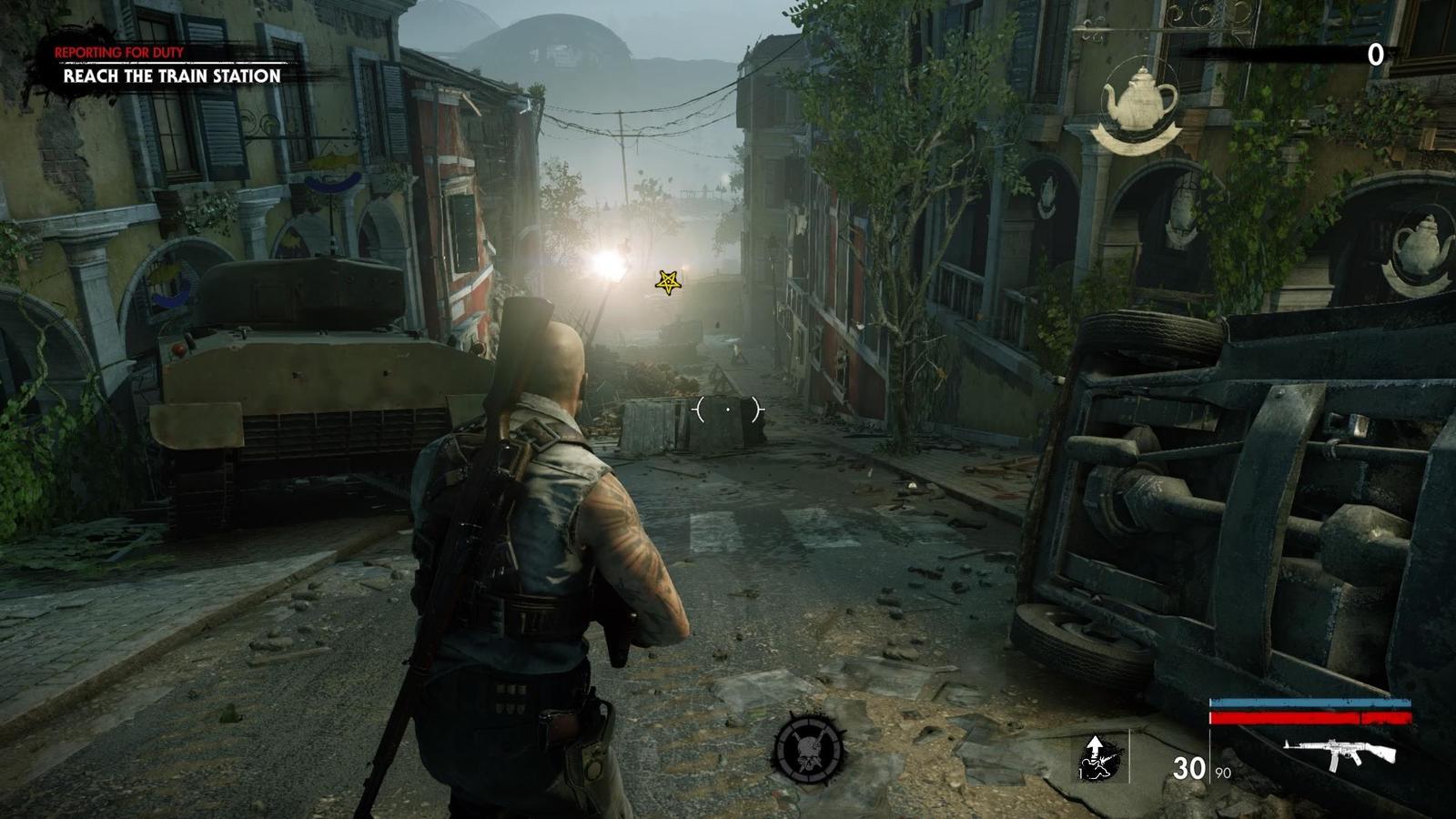Select the assault rifle weapon icon
Viewport: 1456px width, 819px height.
1339,753
